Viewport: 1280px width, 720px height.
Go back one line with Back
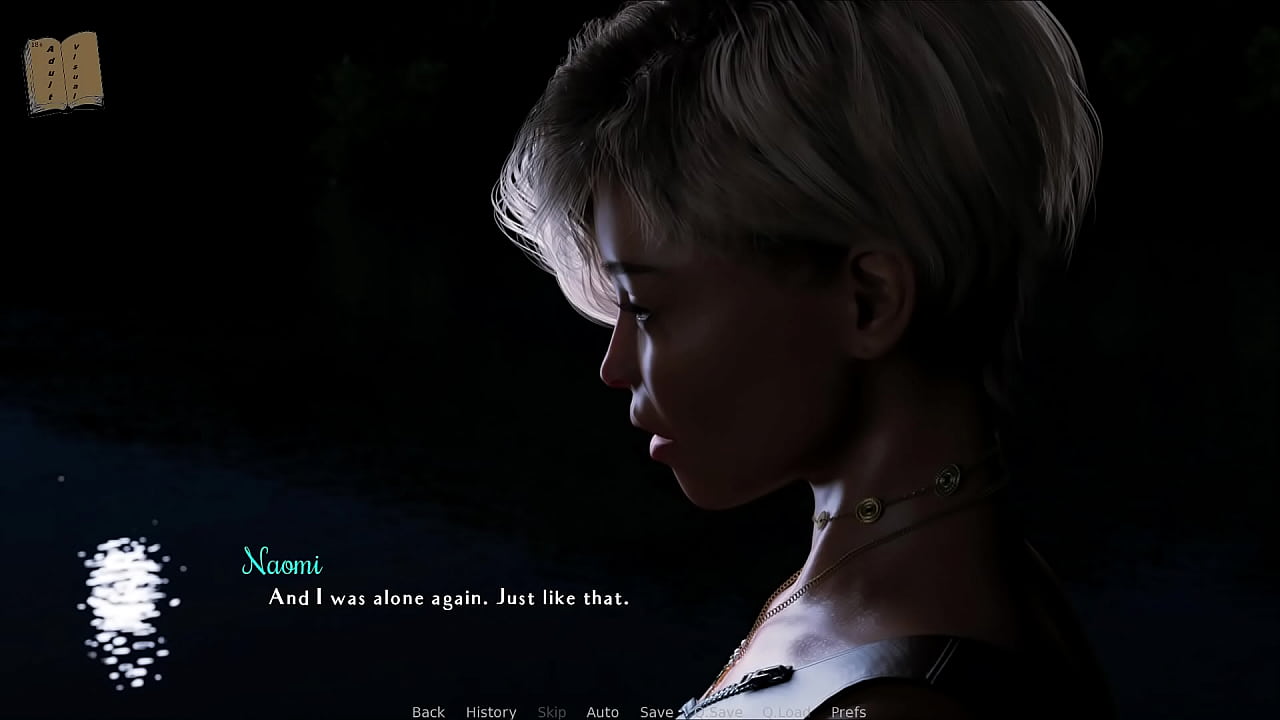point(428,712)
